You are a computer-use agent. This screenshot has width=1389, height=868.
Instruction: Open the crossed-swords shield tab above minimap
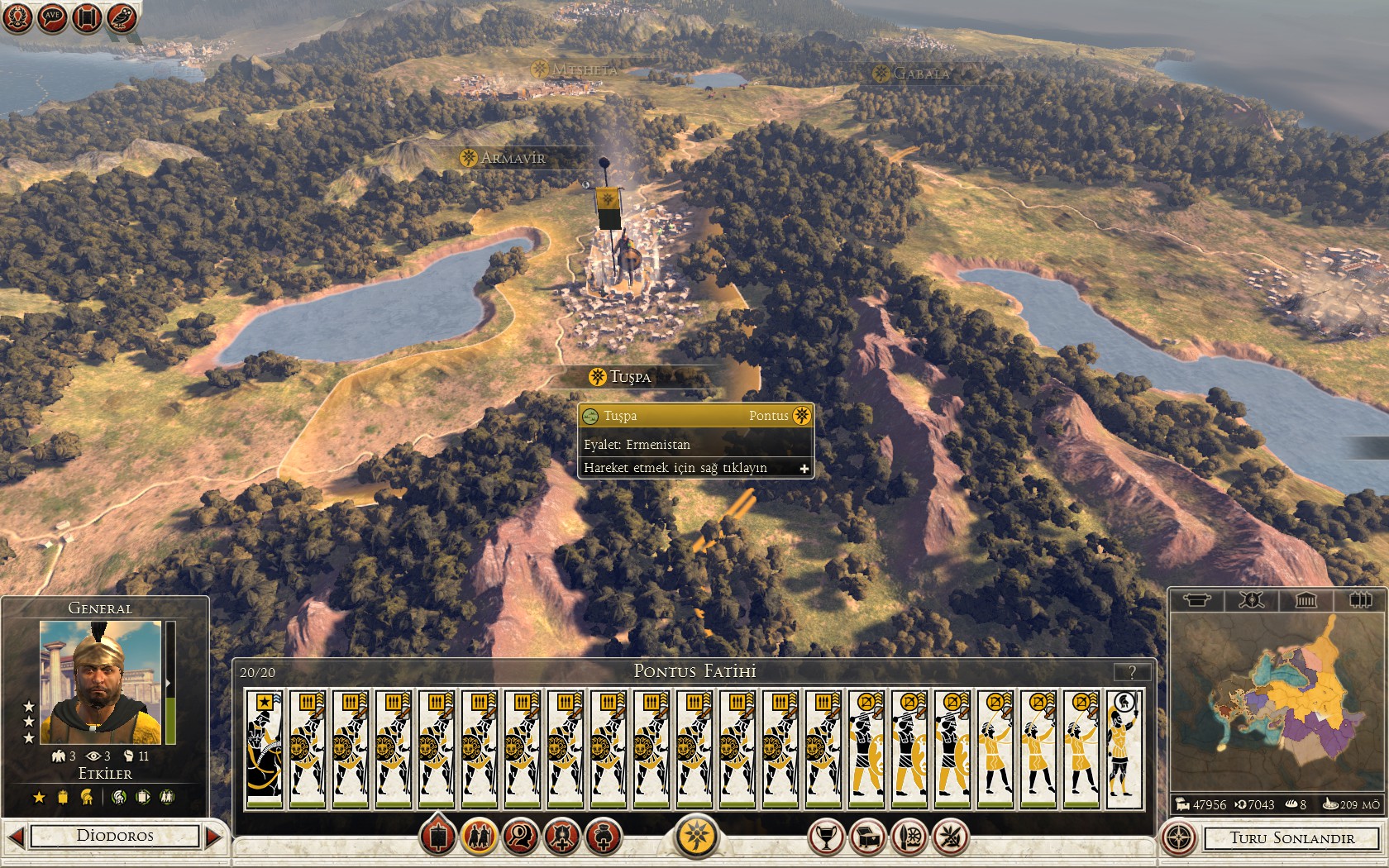1251,600
